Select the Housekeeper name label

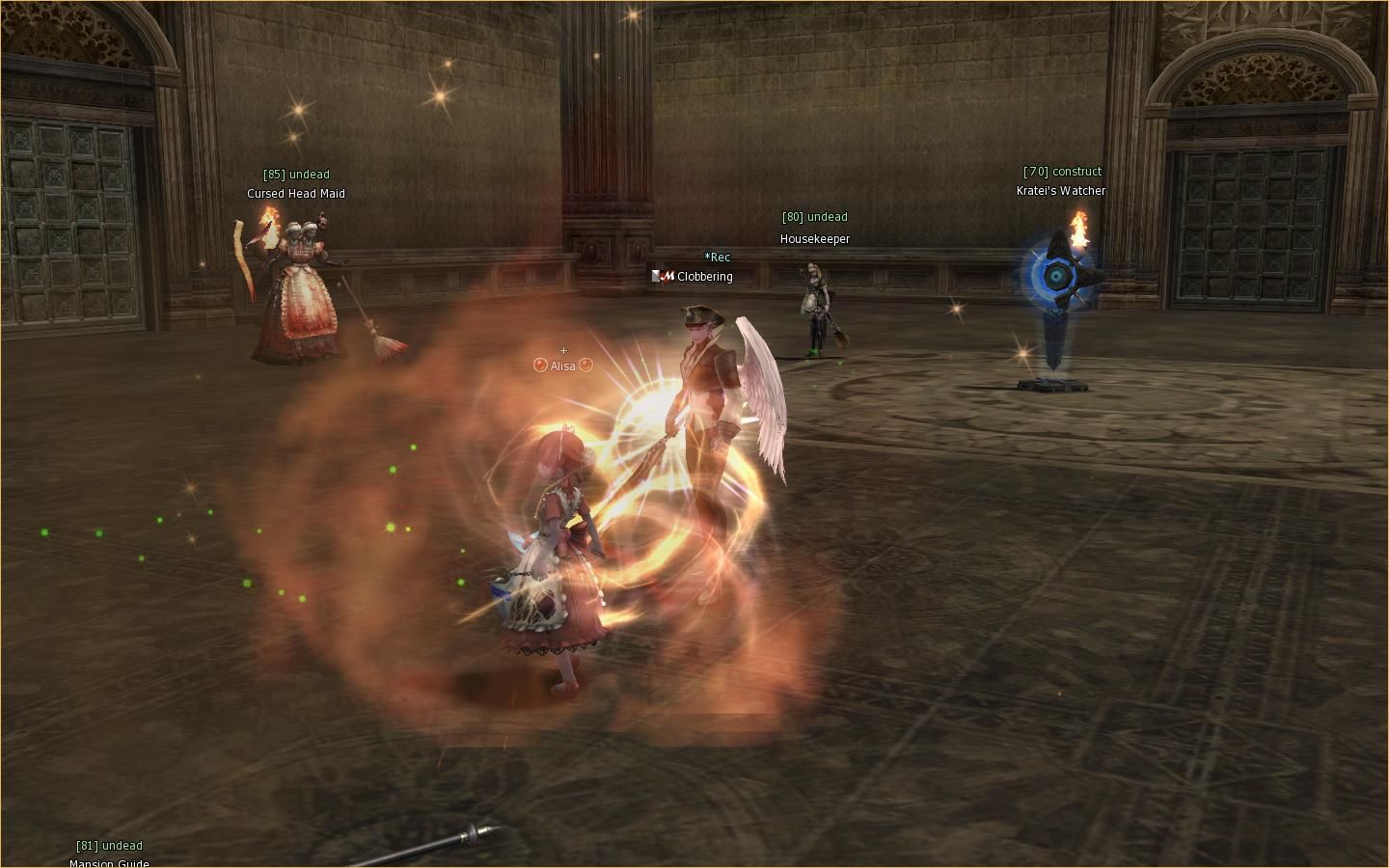click(815, 239)
